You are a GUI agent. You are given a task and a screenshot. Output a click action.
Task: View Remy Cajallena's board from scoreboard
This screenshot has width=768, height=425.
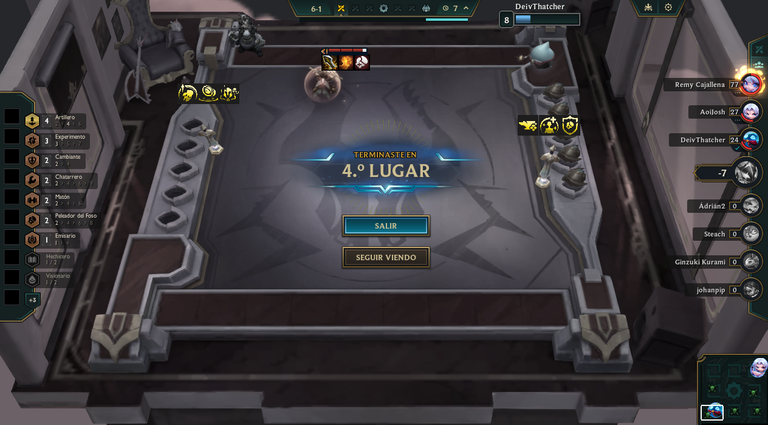(x=712, y=85)
